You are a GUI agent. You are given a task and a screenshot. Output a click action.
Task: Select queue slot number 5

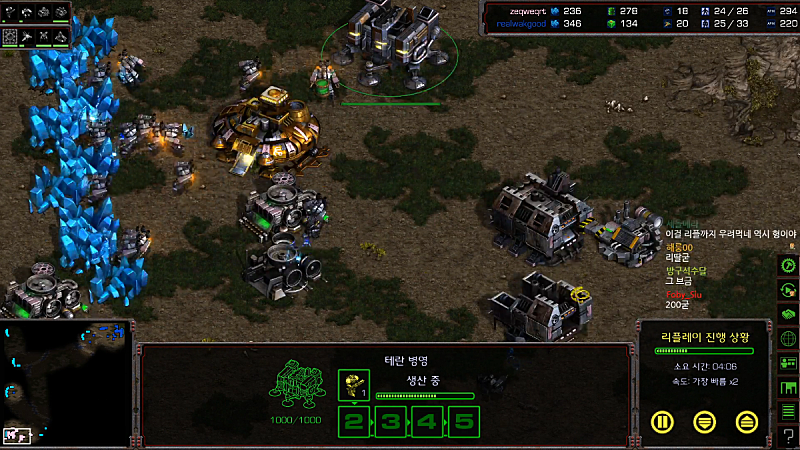pos(462,421)
